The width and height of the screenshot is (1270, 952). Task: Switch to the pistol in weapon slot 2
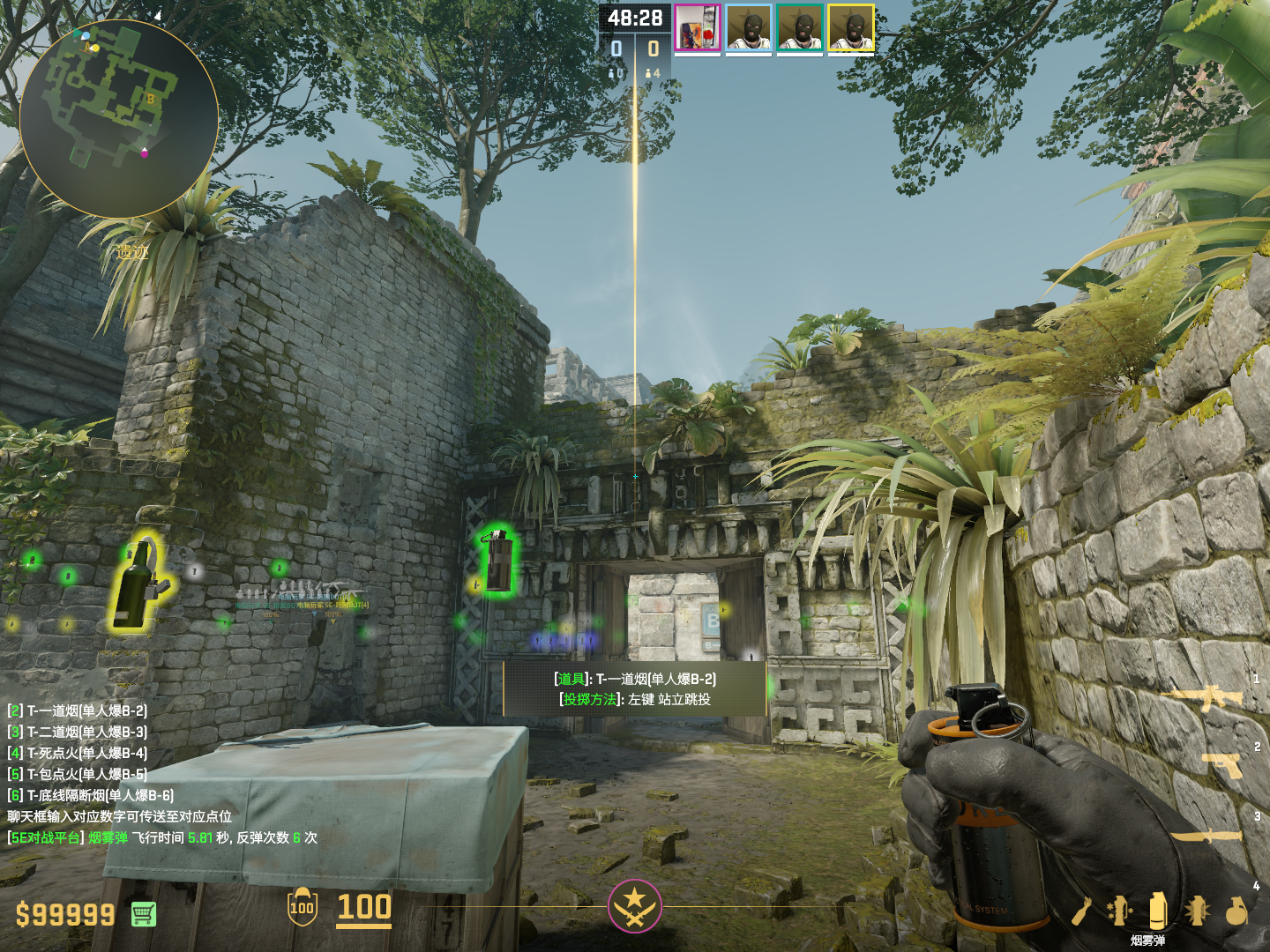click(x=1224, y=765)
